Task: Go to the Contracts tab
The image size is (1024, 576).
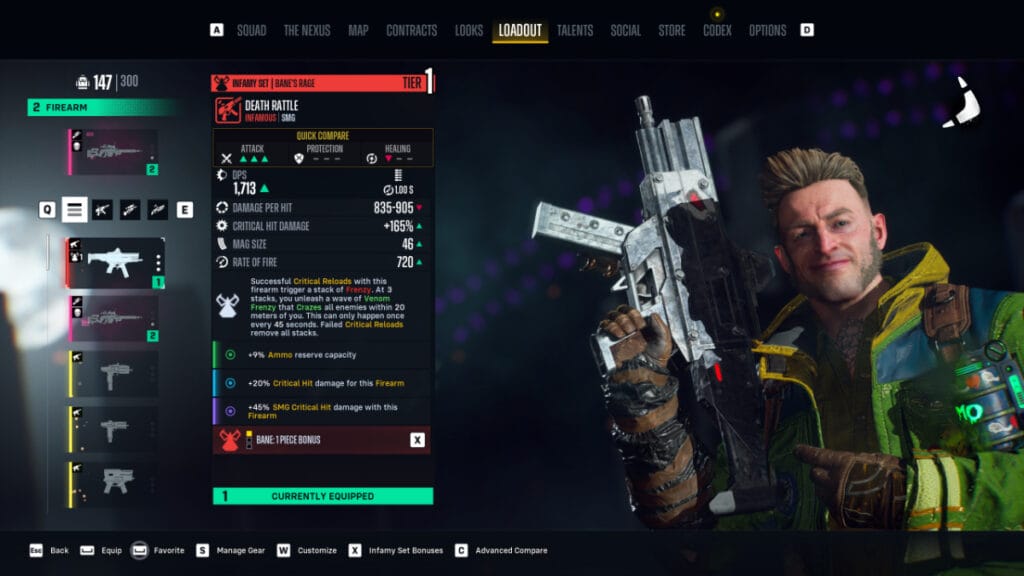Action: click(x=411, y=30)
